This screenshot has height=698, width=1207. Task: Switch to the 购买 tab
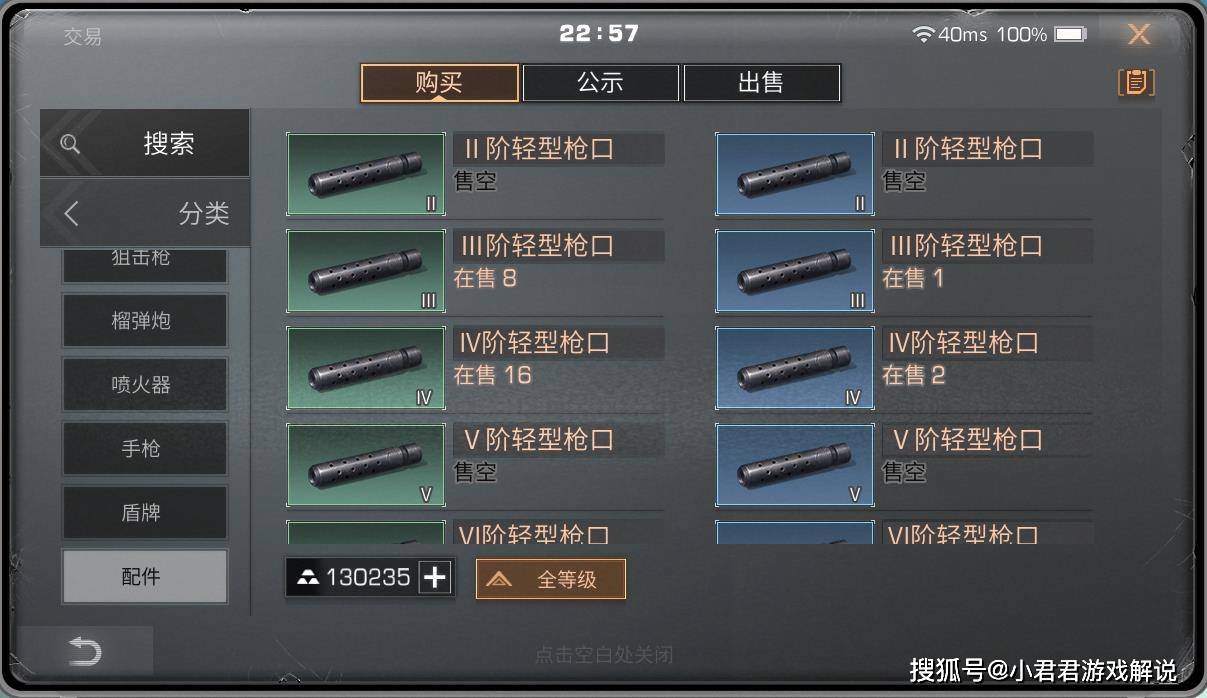point(439,83)
